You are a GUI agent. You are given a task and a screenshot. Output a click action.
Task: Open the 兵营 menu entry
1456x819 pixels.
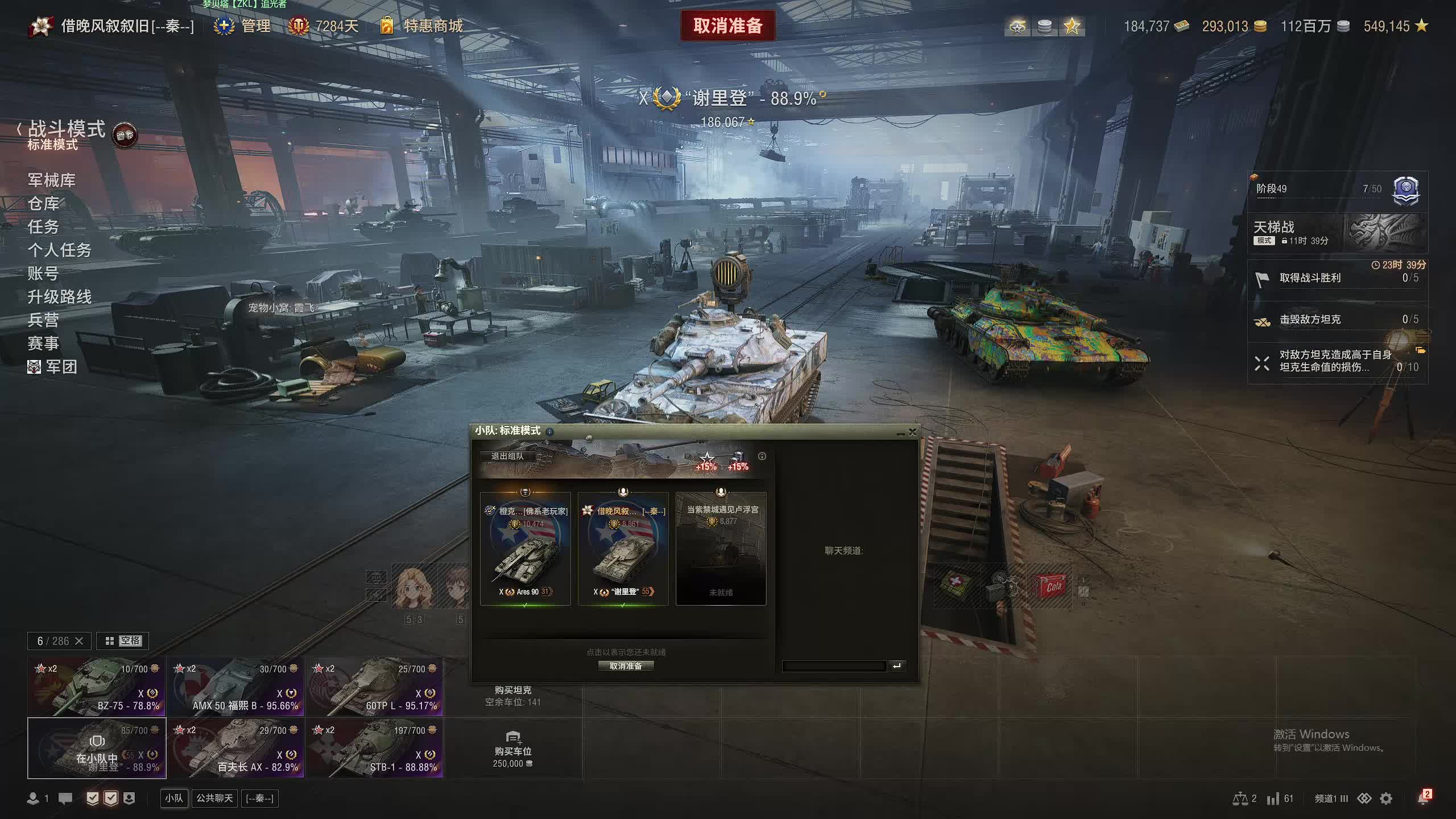(x=43, y=320)
